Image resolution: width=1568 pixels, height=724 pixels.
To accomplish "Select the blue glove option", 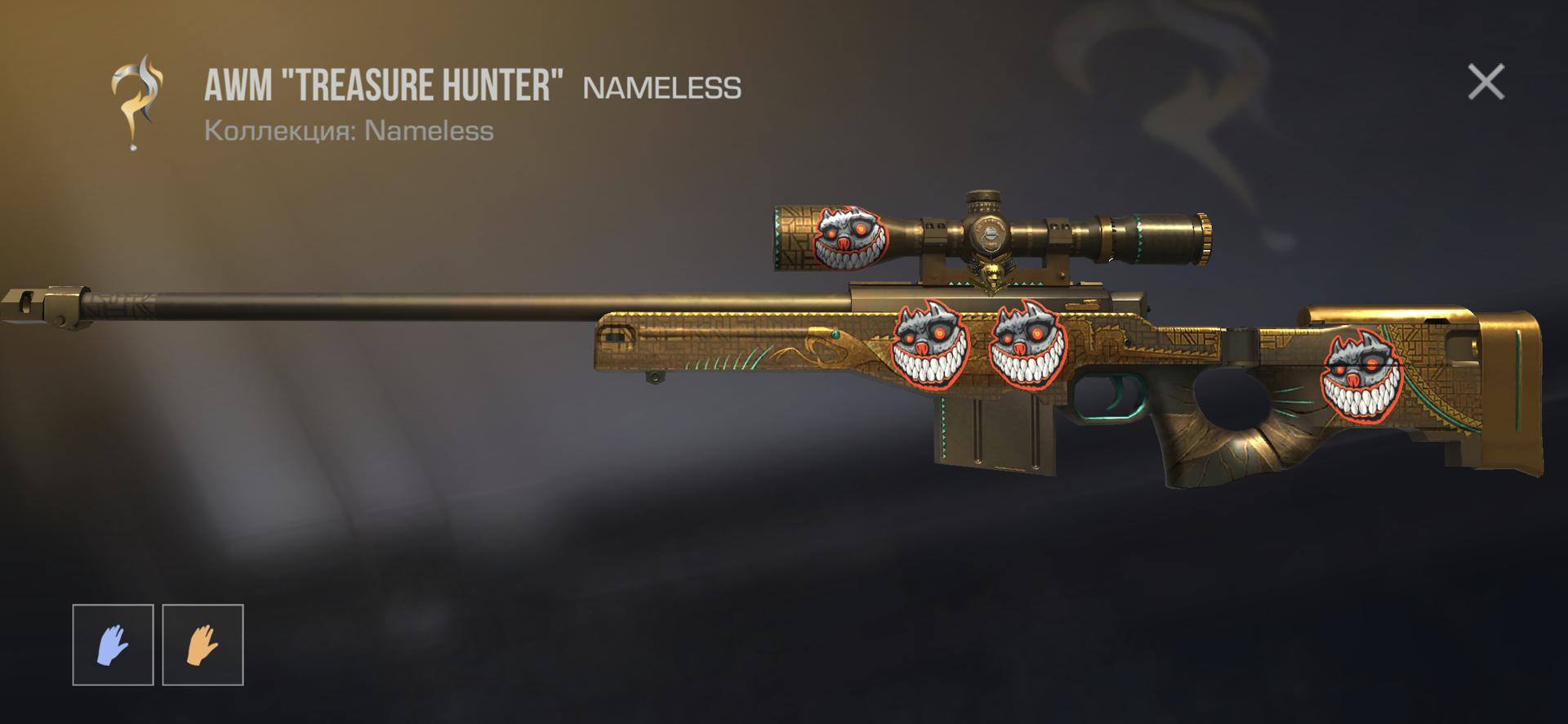I will [113, 644].
